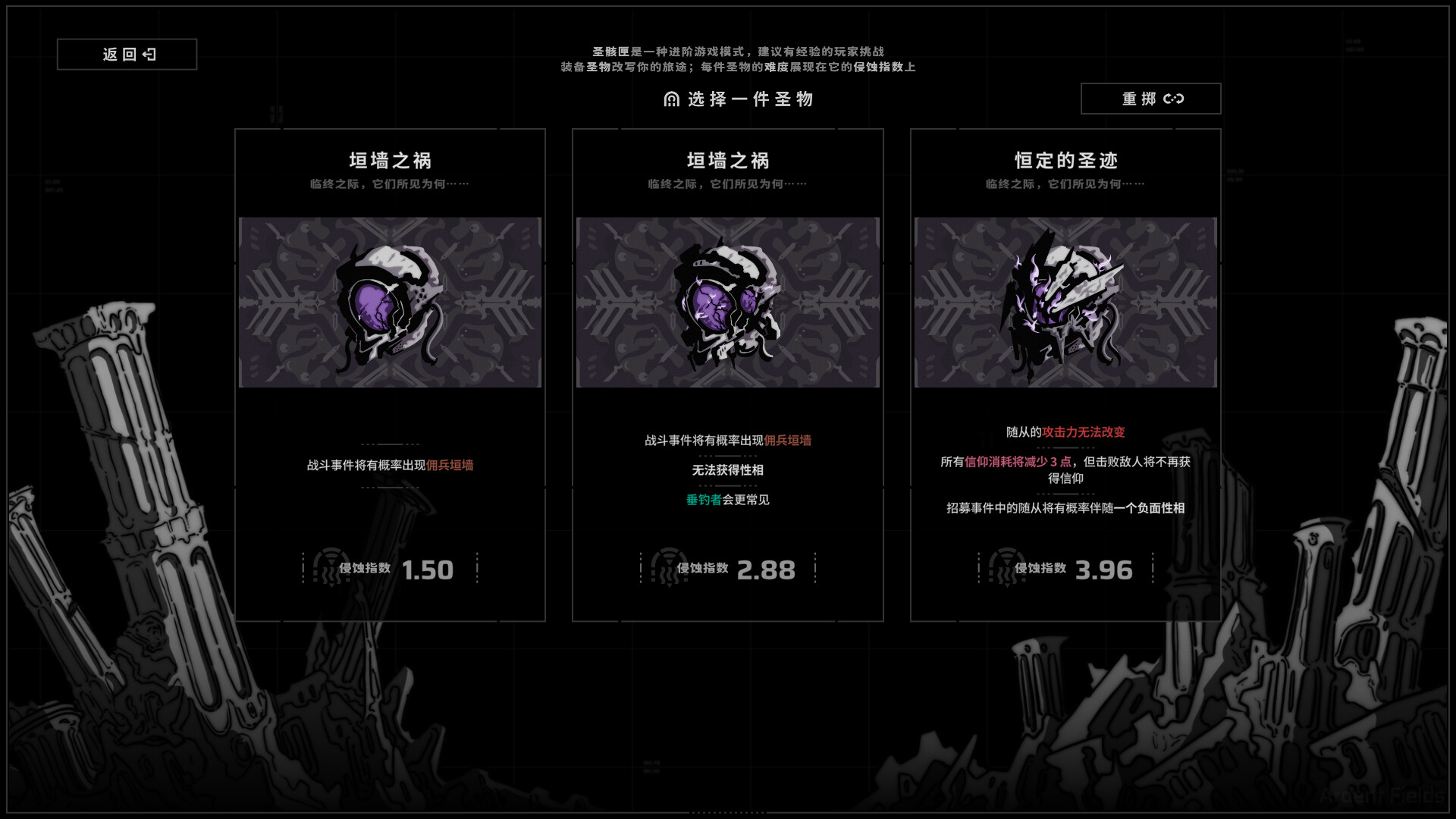Click the 1.50 corrosion index value
1456x819 pixels.
coord(428,570)
